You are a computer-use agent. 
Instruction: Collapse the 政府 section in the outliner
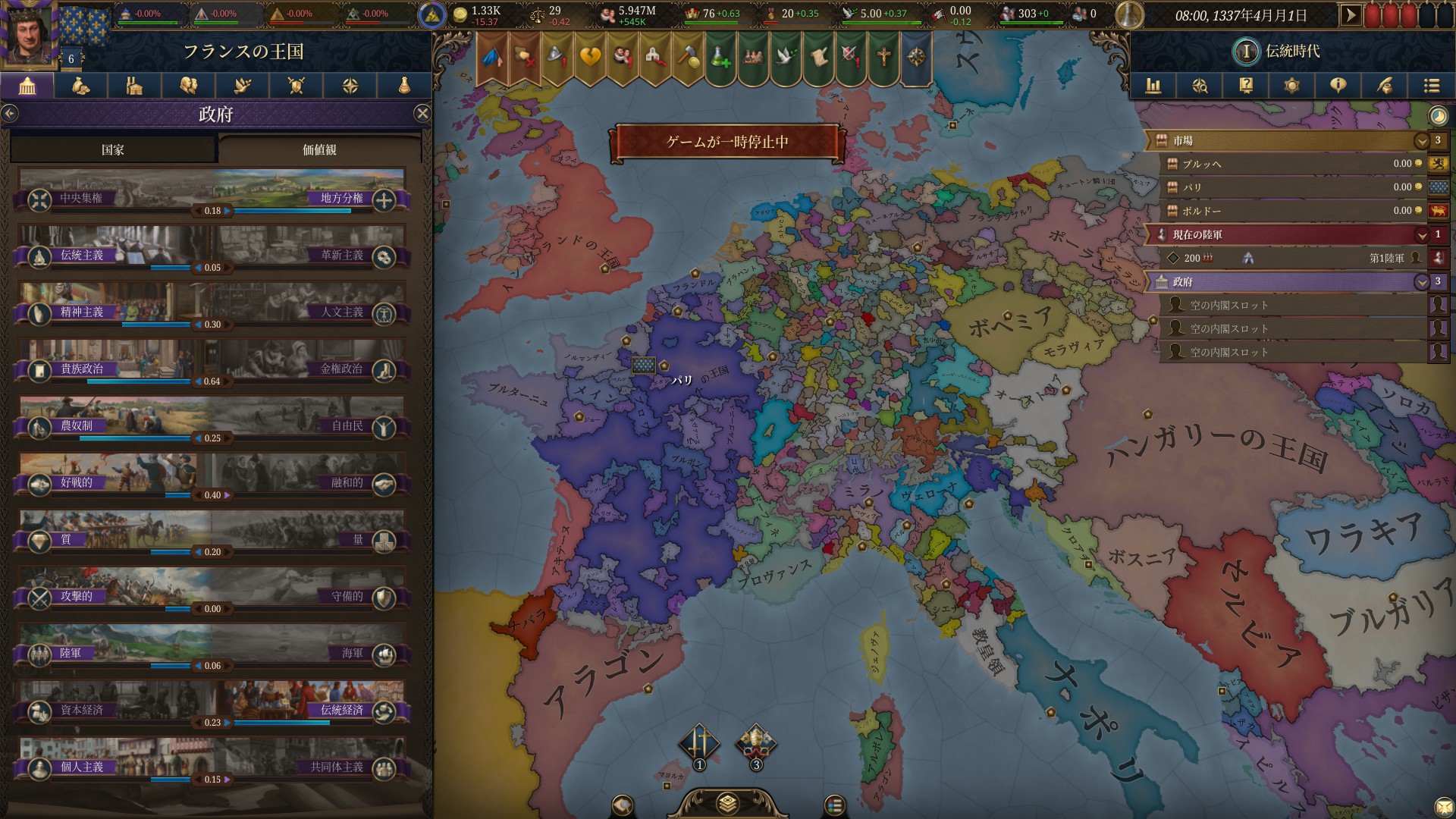[x=1423, y=282]
